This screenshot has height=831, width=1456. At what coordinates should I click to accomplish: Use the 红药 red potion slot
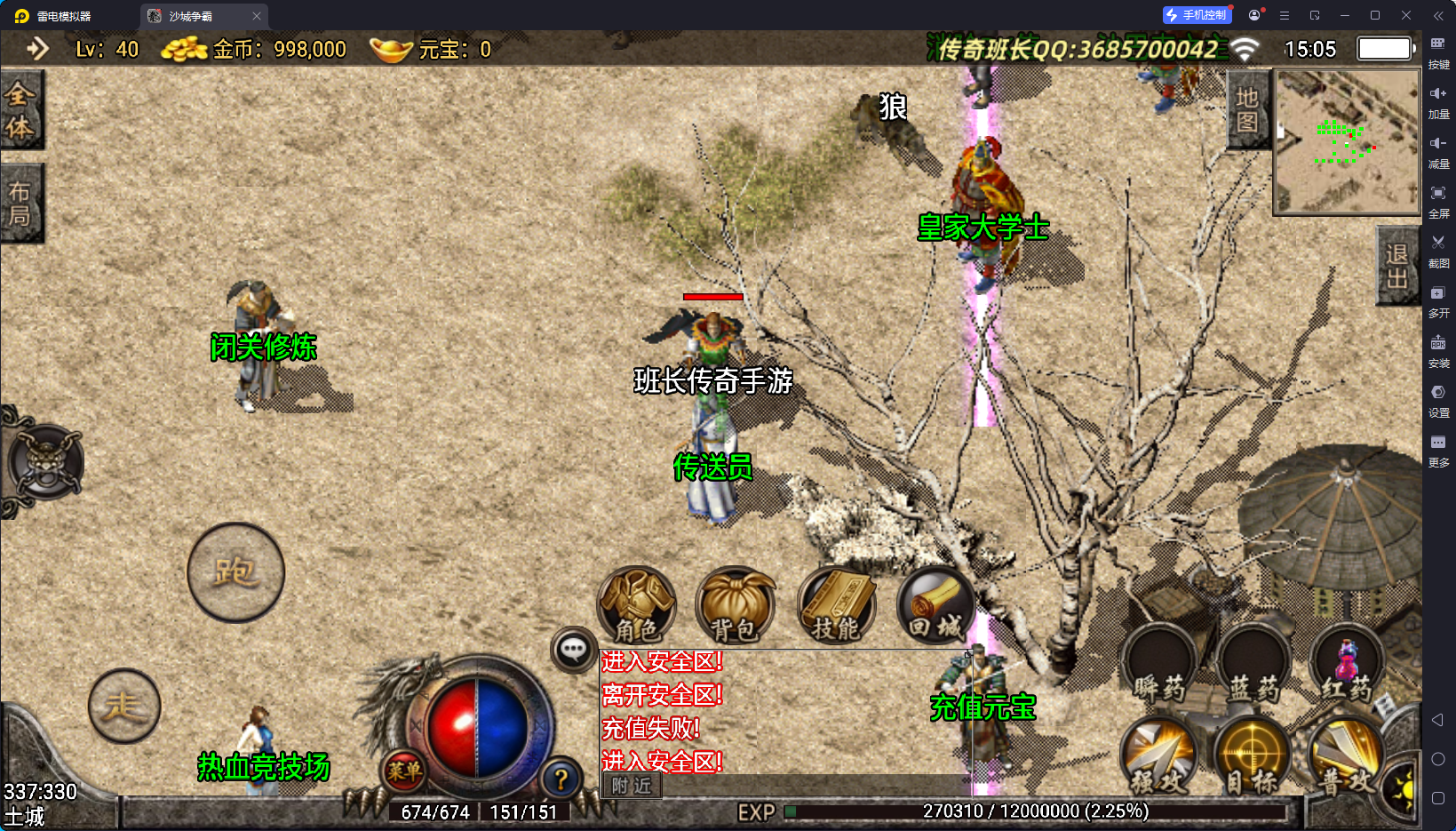(x=1347, y=667)
